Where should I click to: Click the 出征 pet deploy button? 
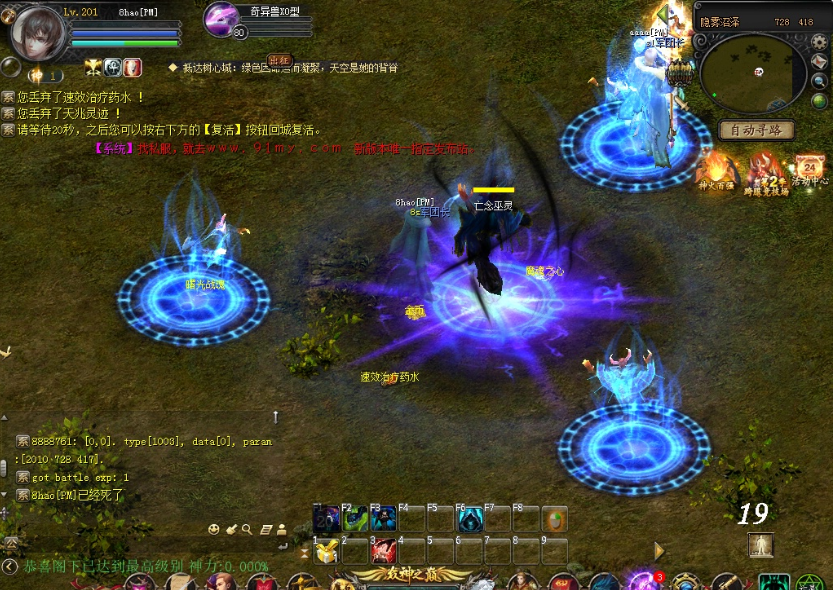279,60
